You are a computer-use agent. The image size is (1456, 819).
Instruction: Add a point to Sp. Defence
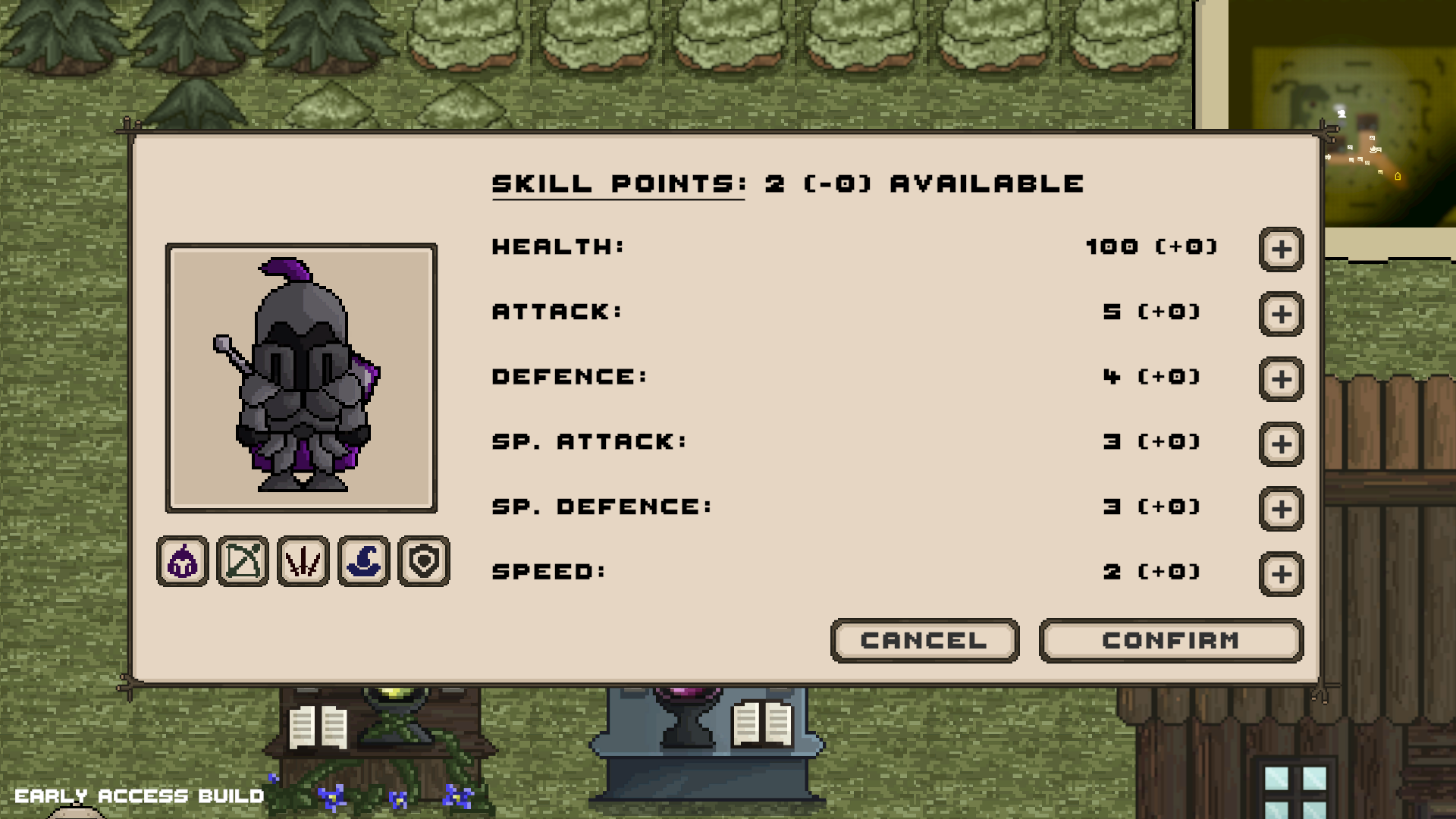click(1280, 510)
